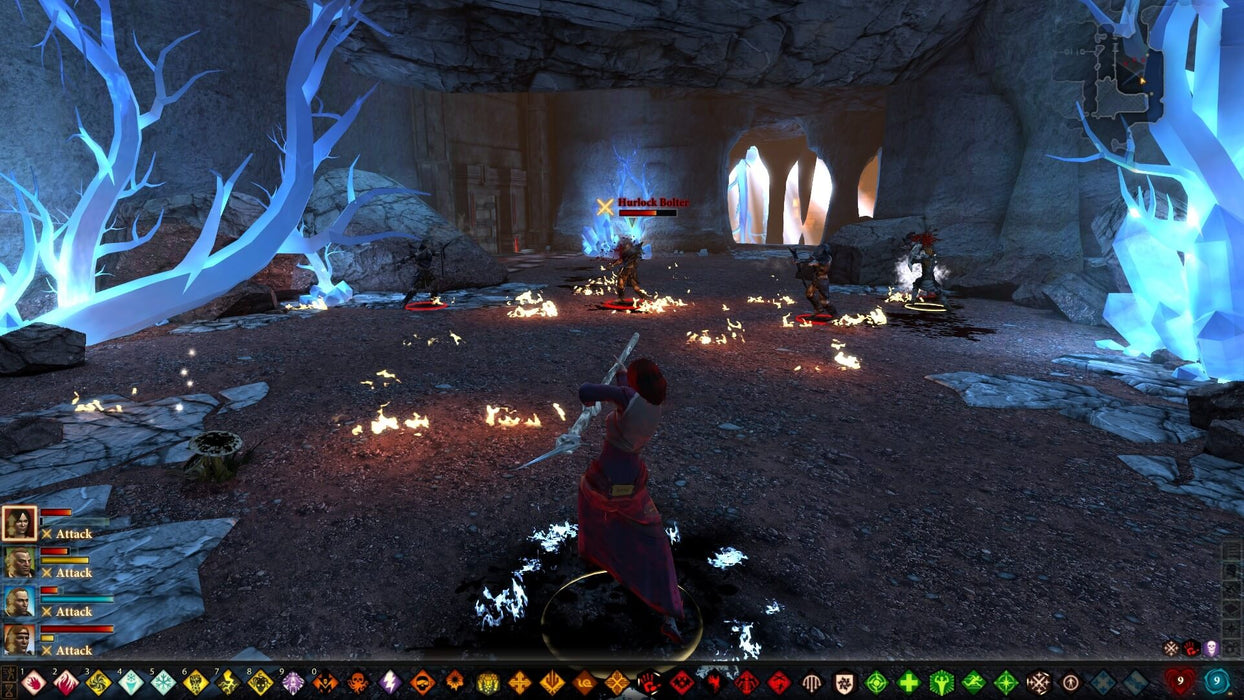1244x700 pixels.
Task: Select the companion portrait with orange background
Action: click(x=19, y=639)
